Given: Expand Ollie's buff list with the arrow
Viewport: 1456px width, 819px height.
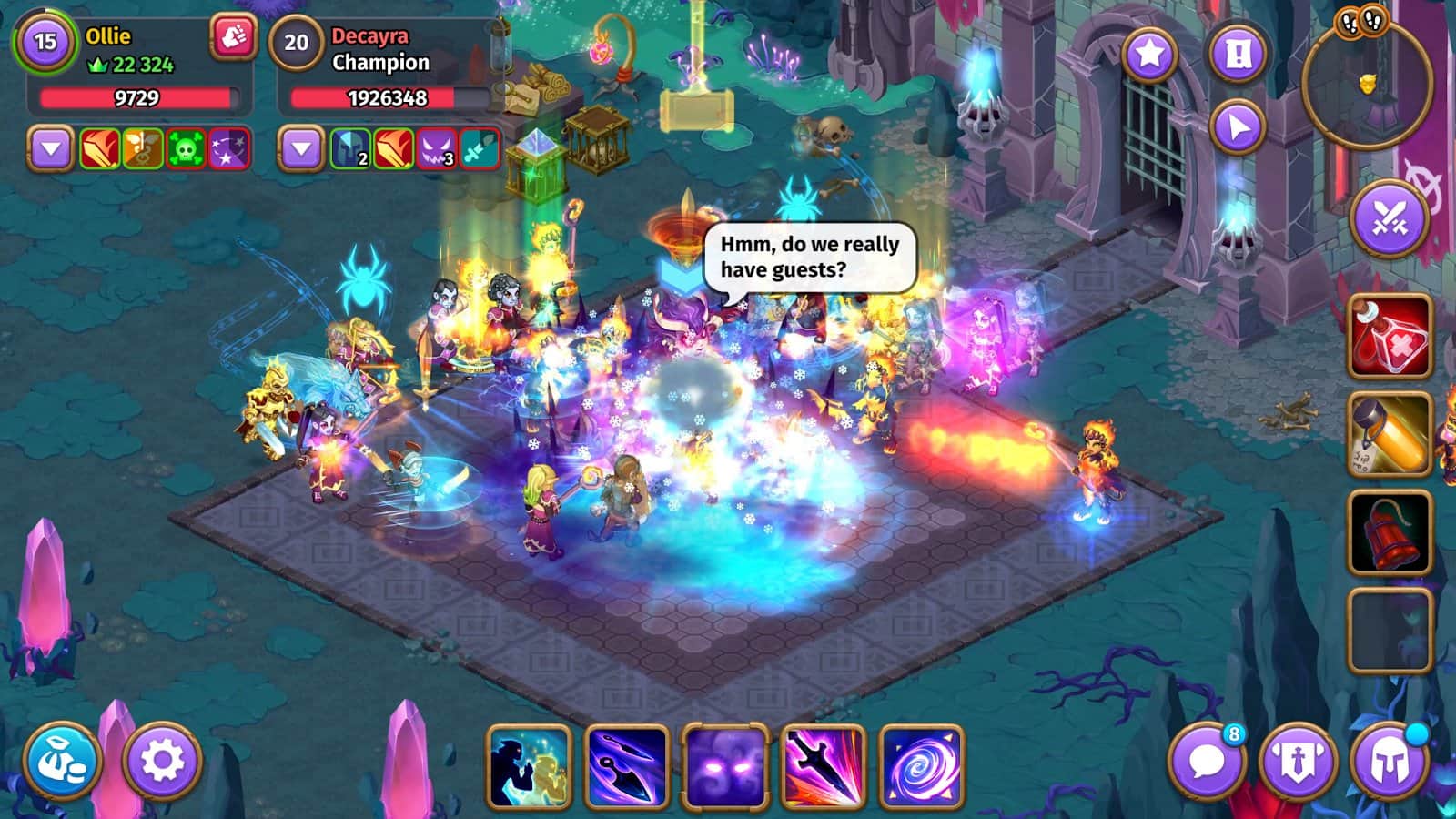Looking at the screenshot, I should tap(51, 149).
